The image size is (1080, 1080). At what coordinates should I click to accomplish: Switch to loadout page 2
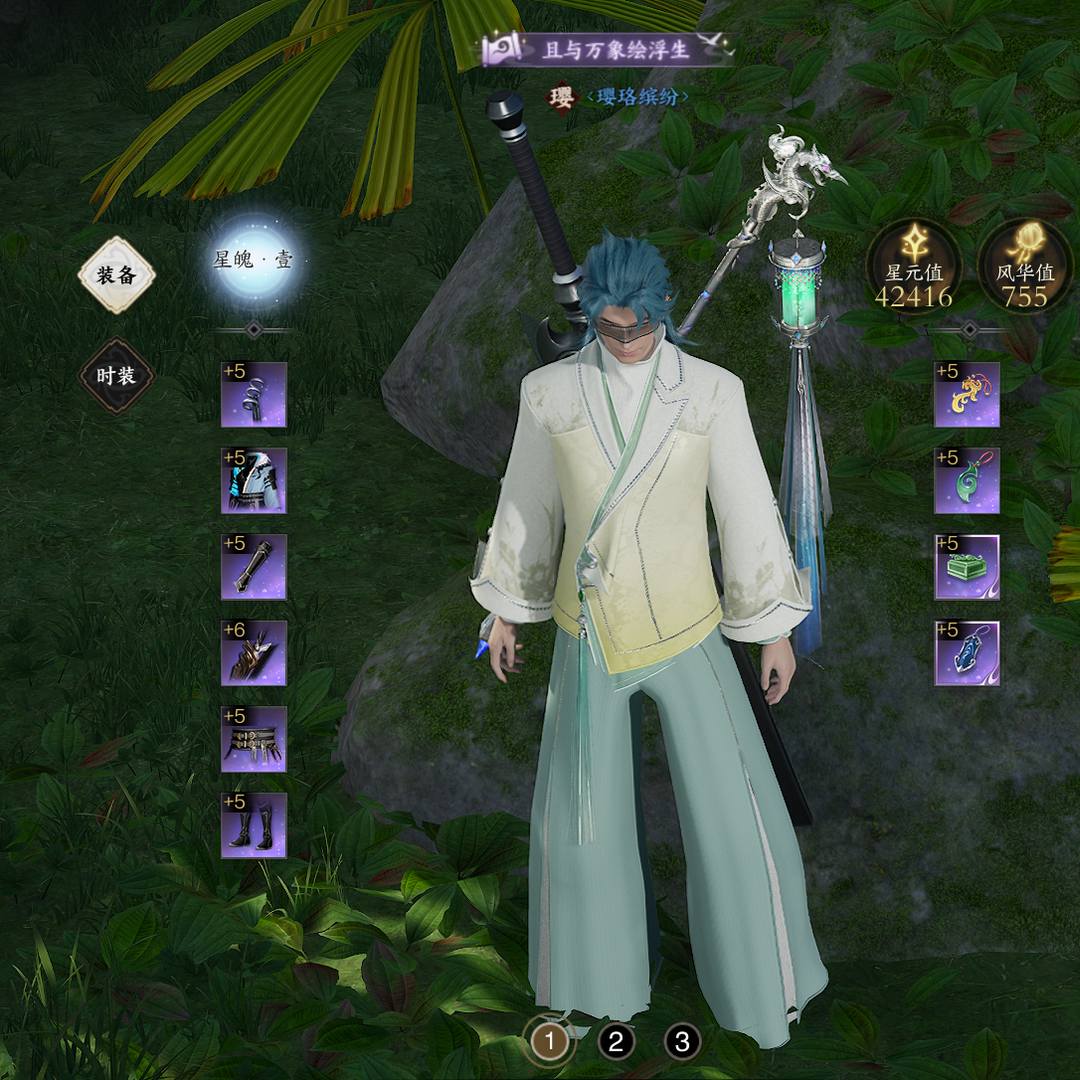pyautogui.click(x=616, y=1042)
